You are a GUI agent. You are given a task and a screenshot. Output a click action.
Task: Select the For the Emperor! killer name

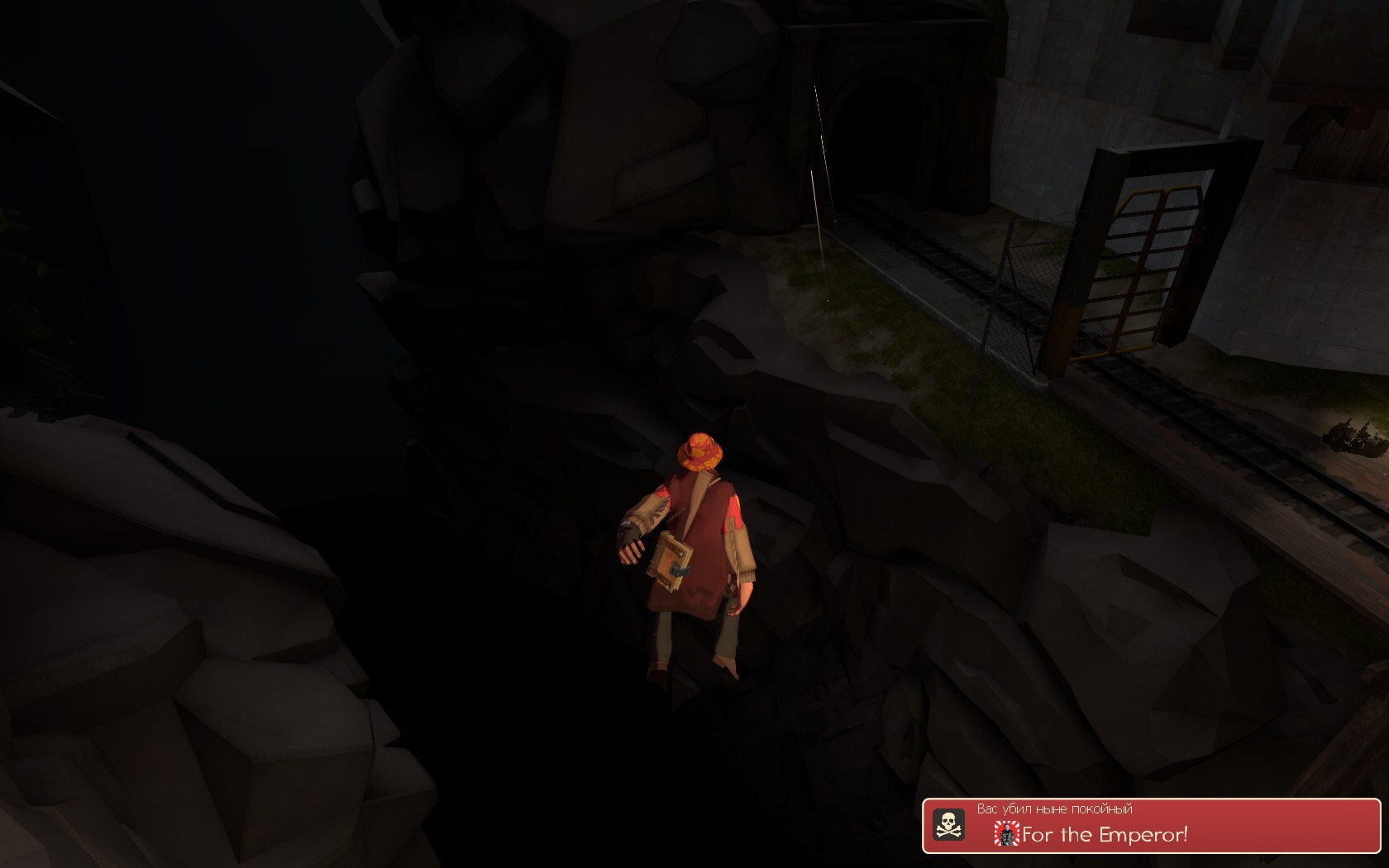[x=1105, y=835]
